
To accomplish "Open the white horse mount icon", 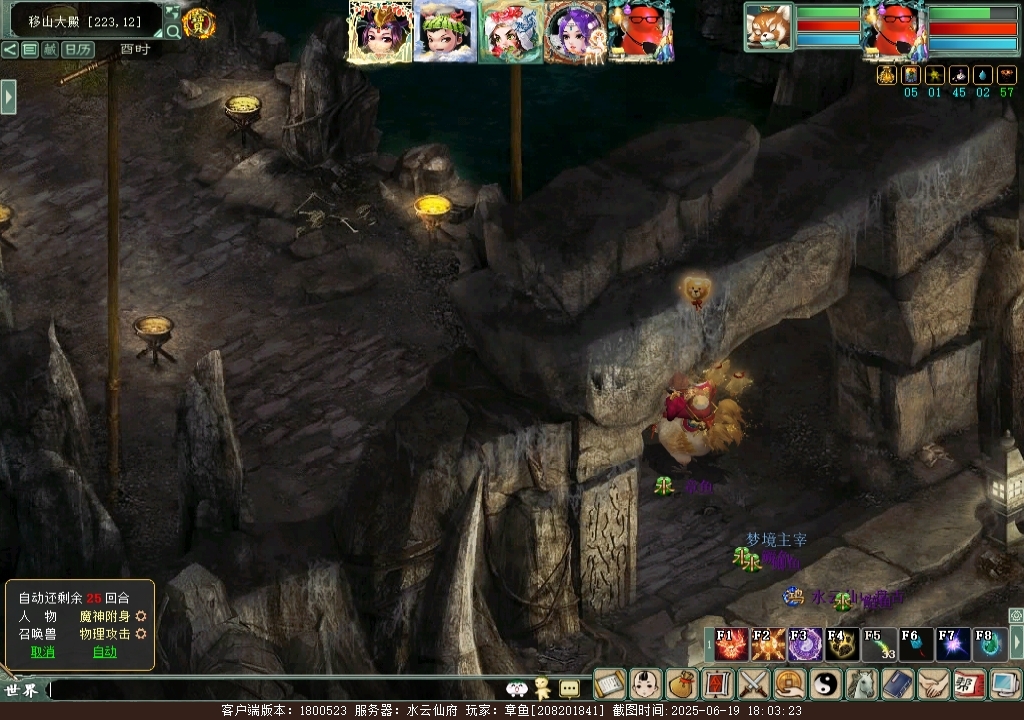I will coord(861,684).
